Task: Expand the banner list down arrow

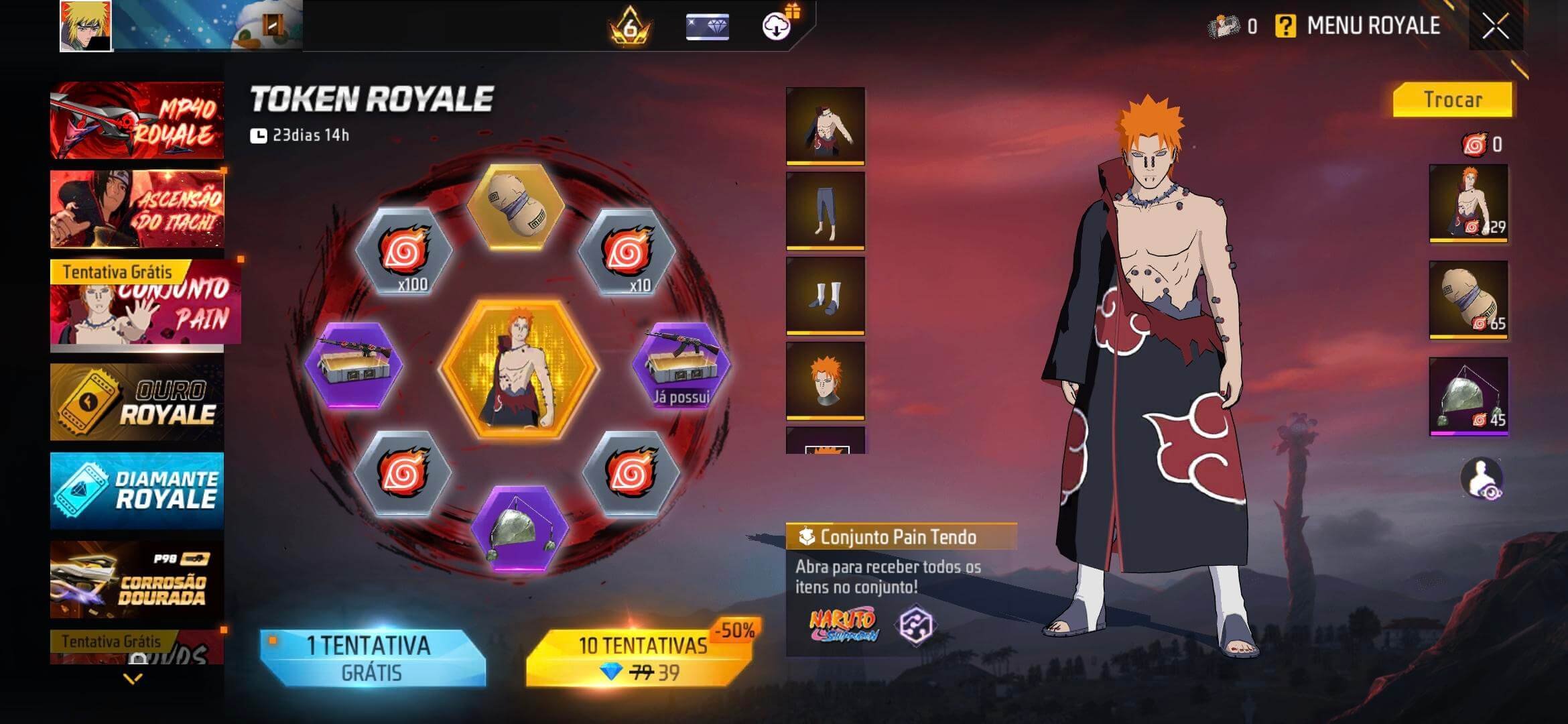Action: (x=133, y=679)
